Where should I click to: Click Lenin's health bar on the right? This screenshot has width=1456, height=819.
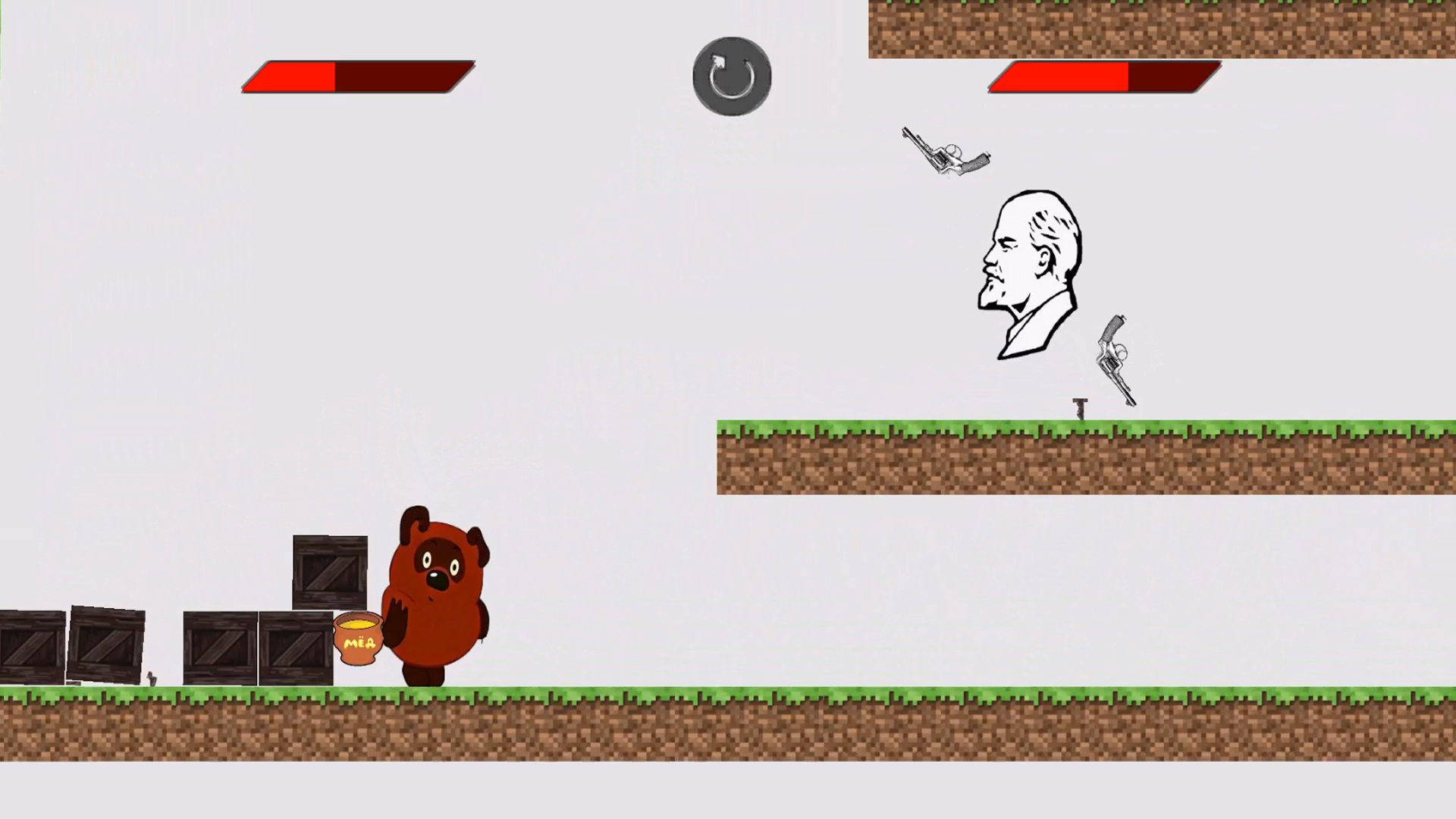pos(1103,76)
